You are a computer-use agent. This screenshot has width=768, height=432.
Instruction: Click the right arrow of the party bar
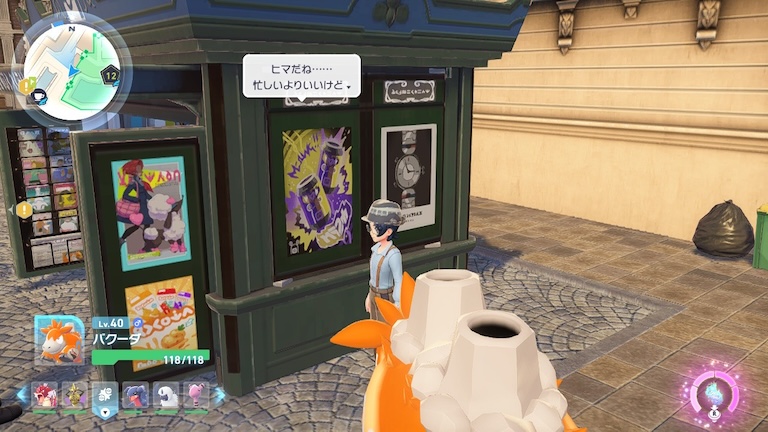click(x=219, y=394)
